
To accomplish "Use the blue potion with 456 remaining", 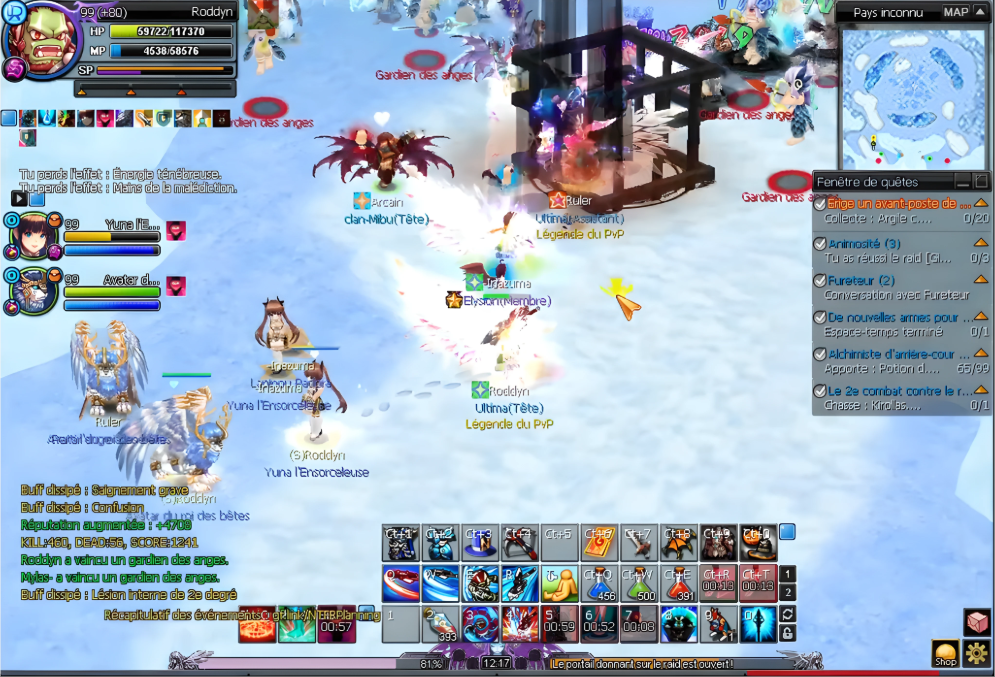I will [x=599, y=582].
